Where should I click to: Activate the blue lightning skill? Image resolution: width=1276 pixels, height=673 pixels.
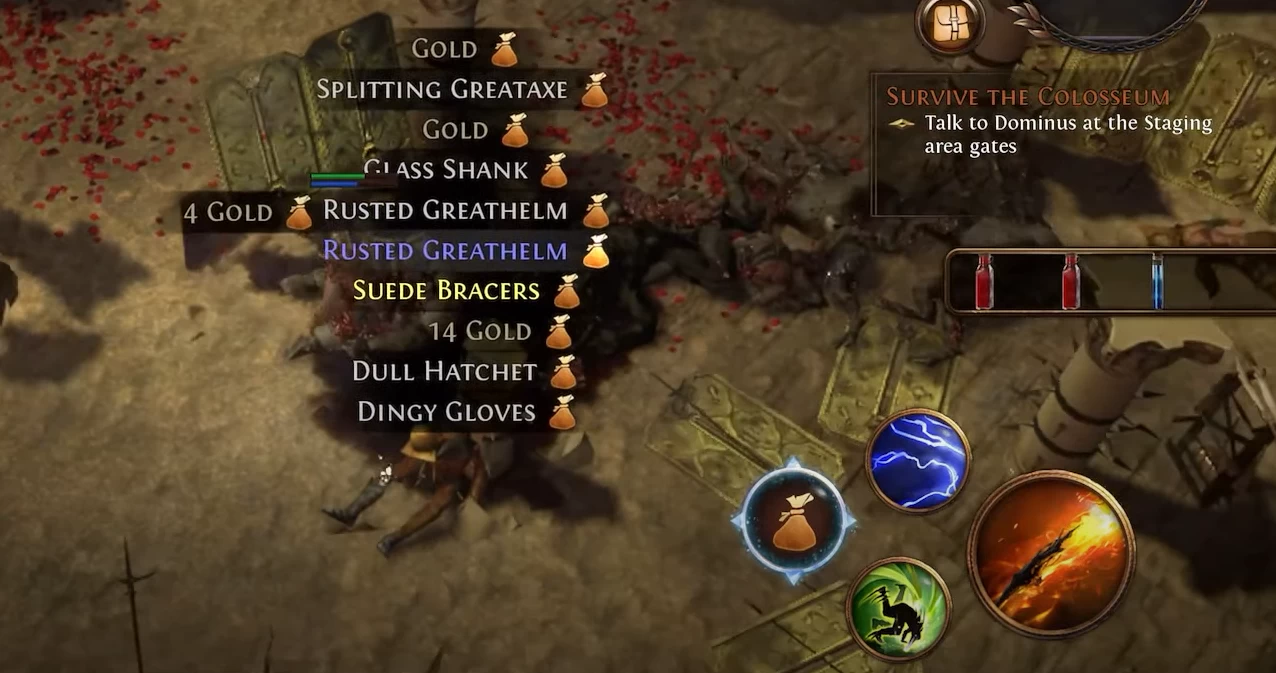[918, 460]
